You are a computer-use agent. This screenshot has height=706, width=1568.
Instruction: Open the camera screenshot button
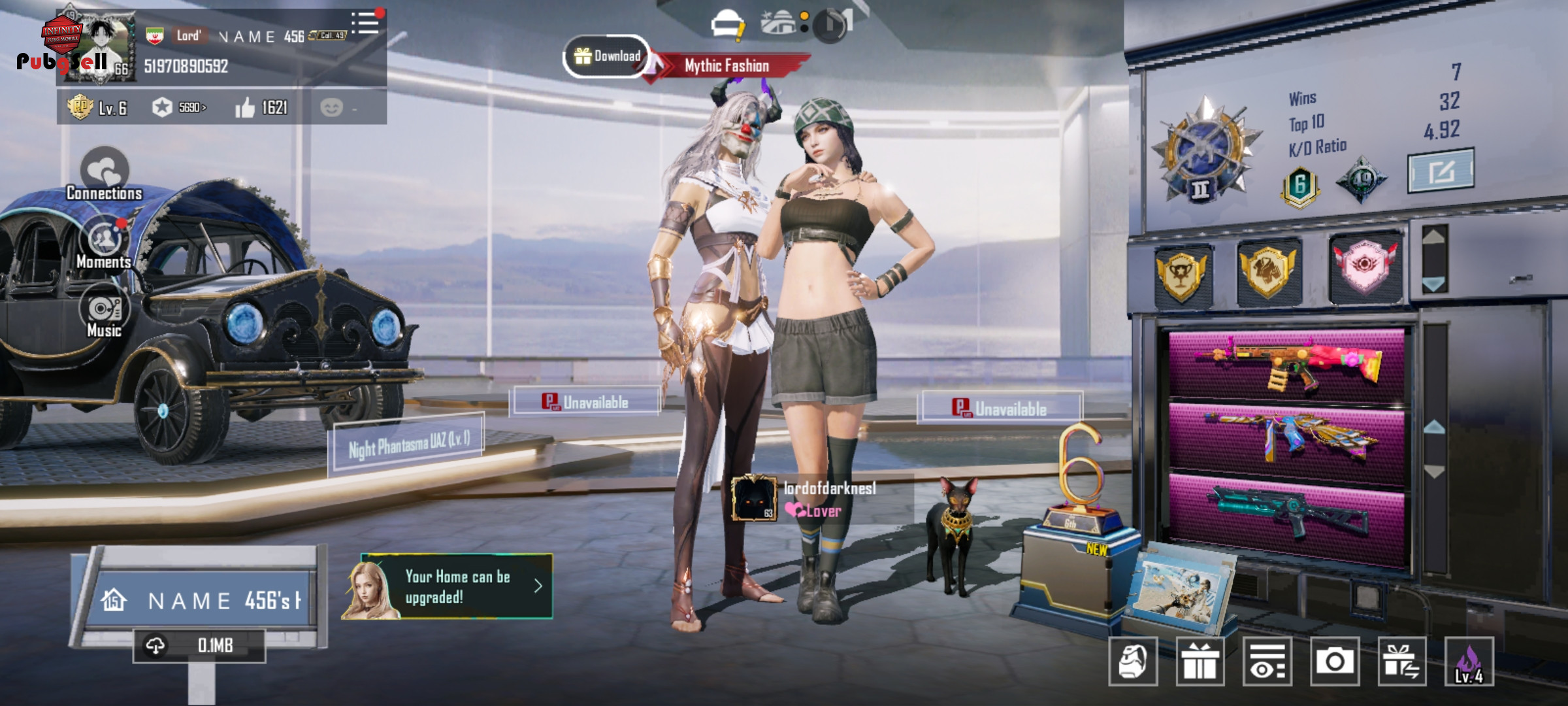pos(1335,662)
